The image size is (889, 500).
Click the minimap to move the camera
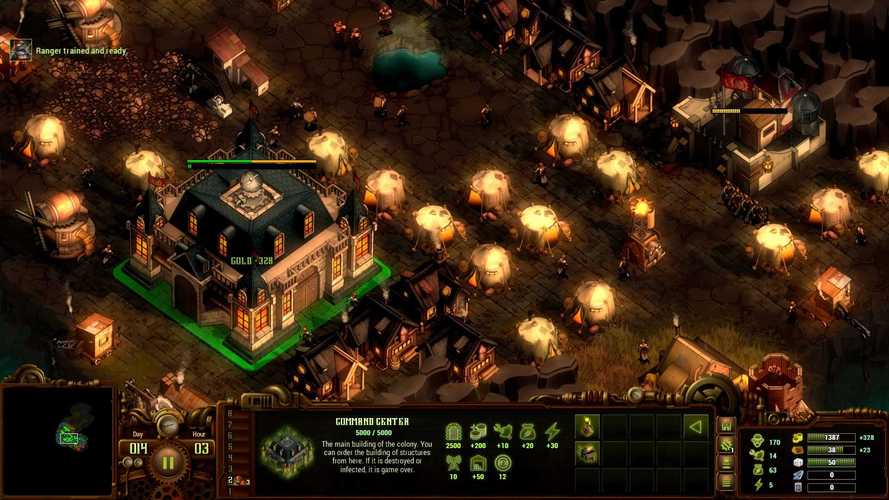click(x=57, y=441)
